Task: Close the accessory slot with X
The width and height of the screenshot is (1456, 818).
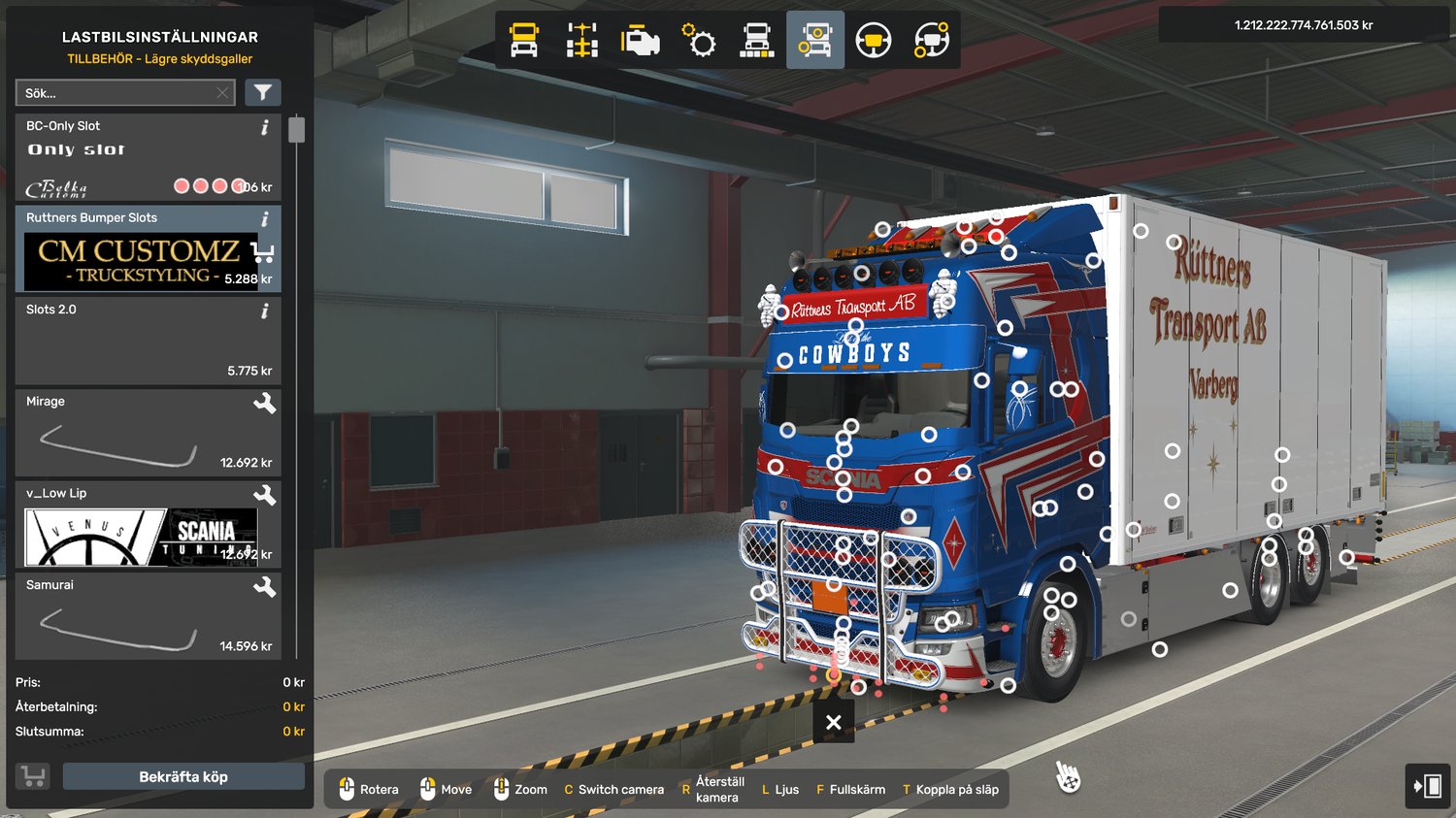Action: click(x=833, y=722)
